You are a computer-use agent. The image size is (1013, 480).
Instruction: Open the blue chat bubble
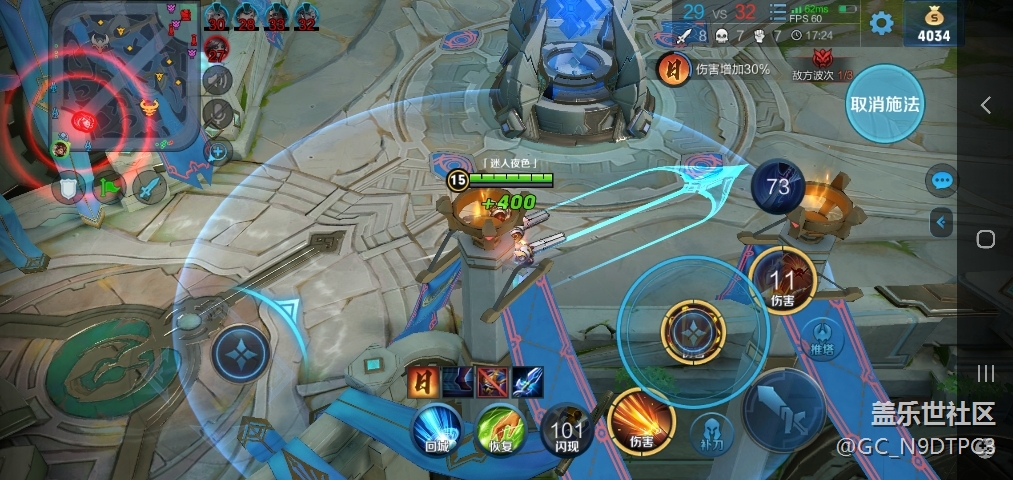[941, 181]
